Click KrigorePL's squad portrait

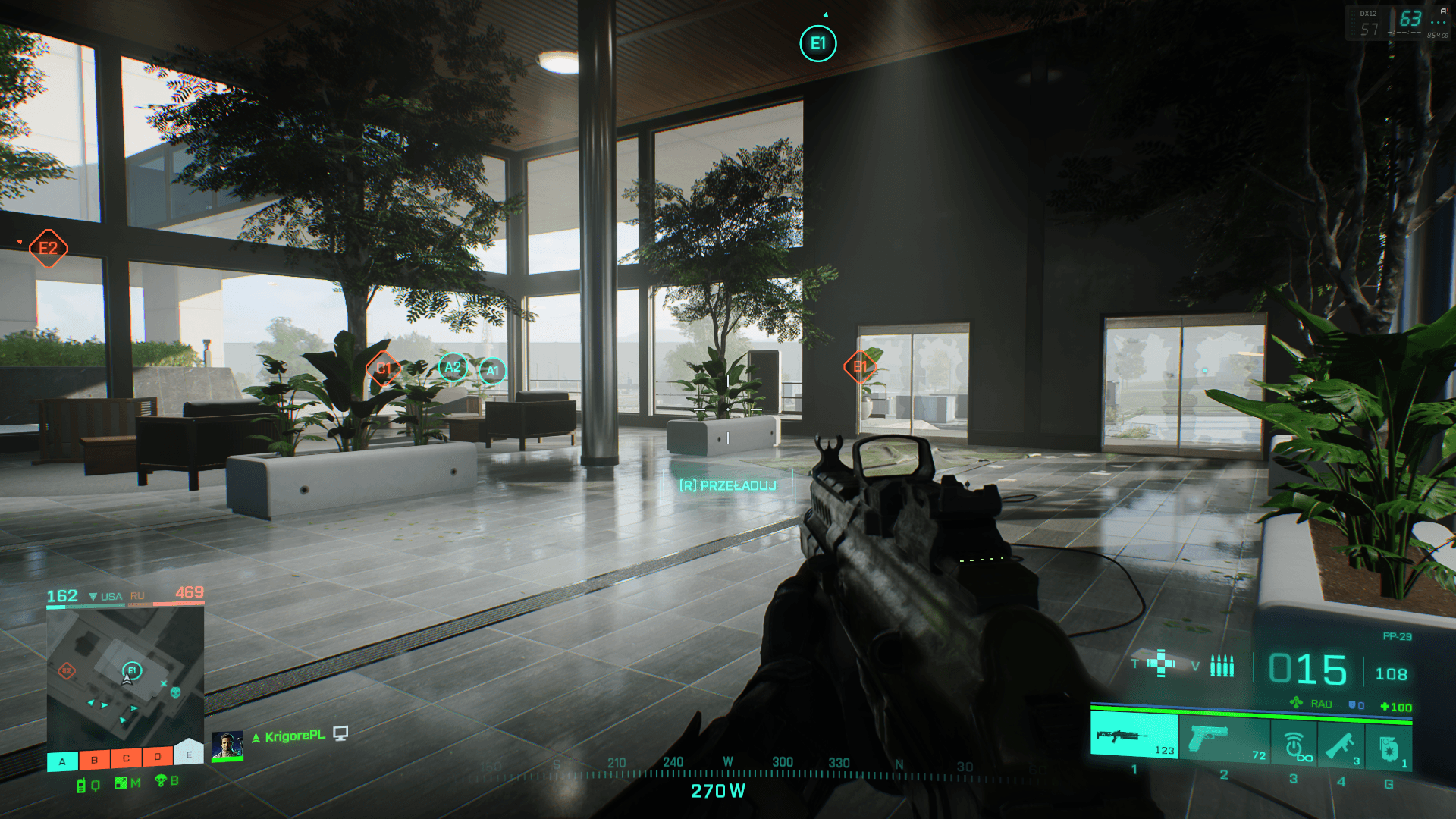pos(227,745)
